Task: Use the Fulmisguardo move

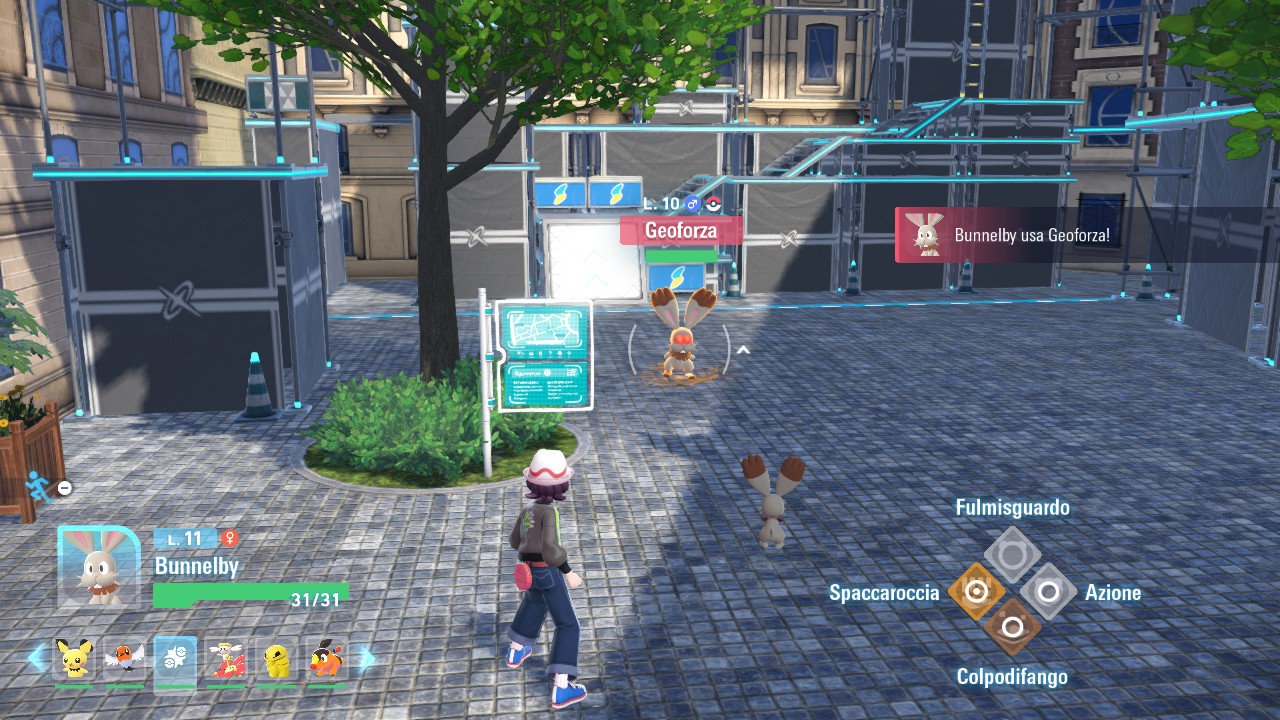Action: (x=1012, y=555)
